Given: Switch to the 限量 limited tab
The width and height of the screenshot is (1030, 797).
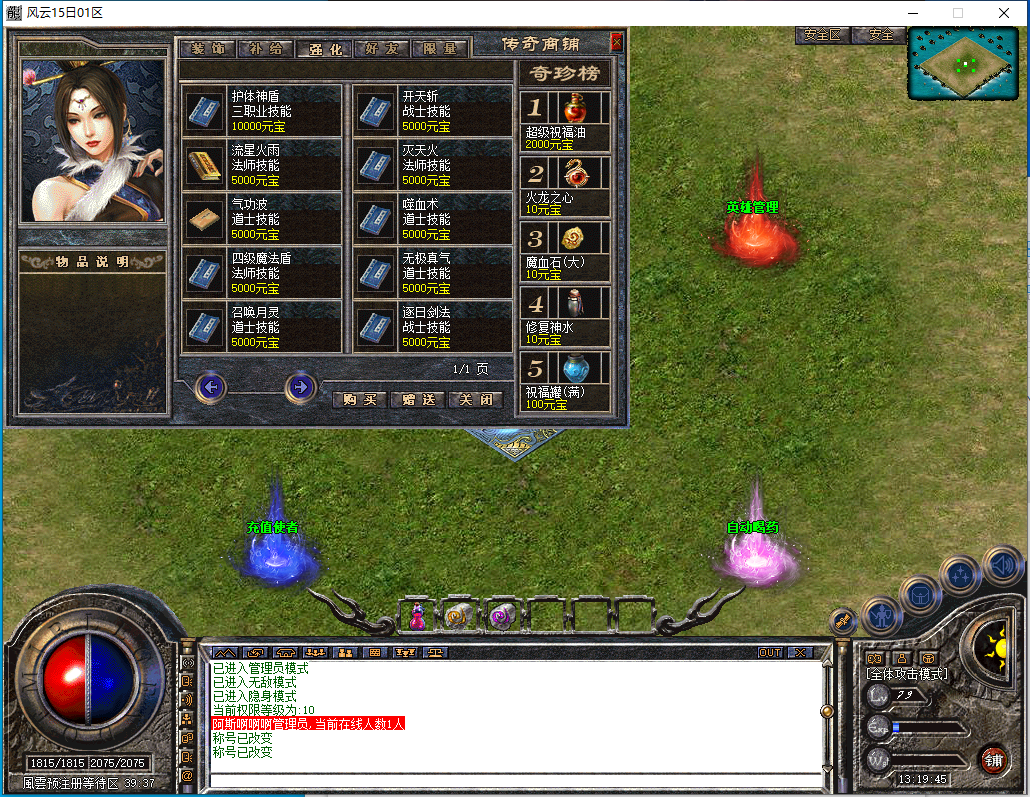Looking at the screenshot, I should coord(440,49).
